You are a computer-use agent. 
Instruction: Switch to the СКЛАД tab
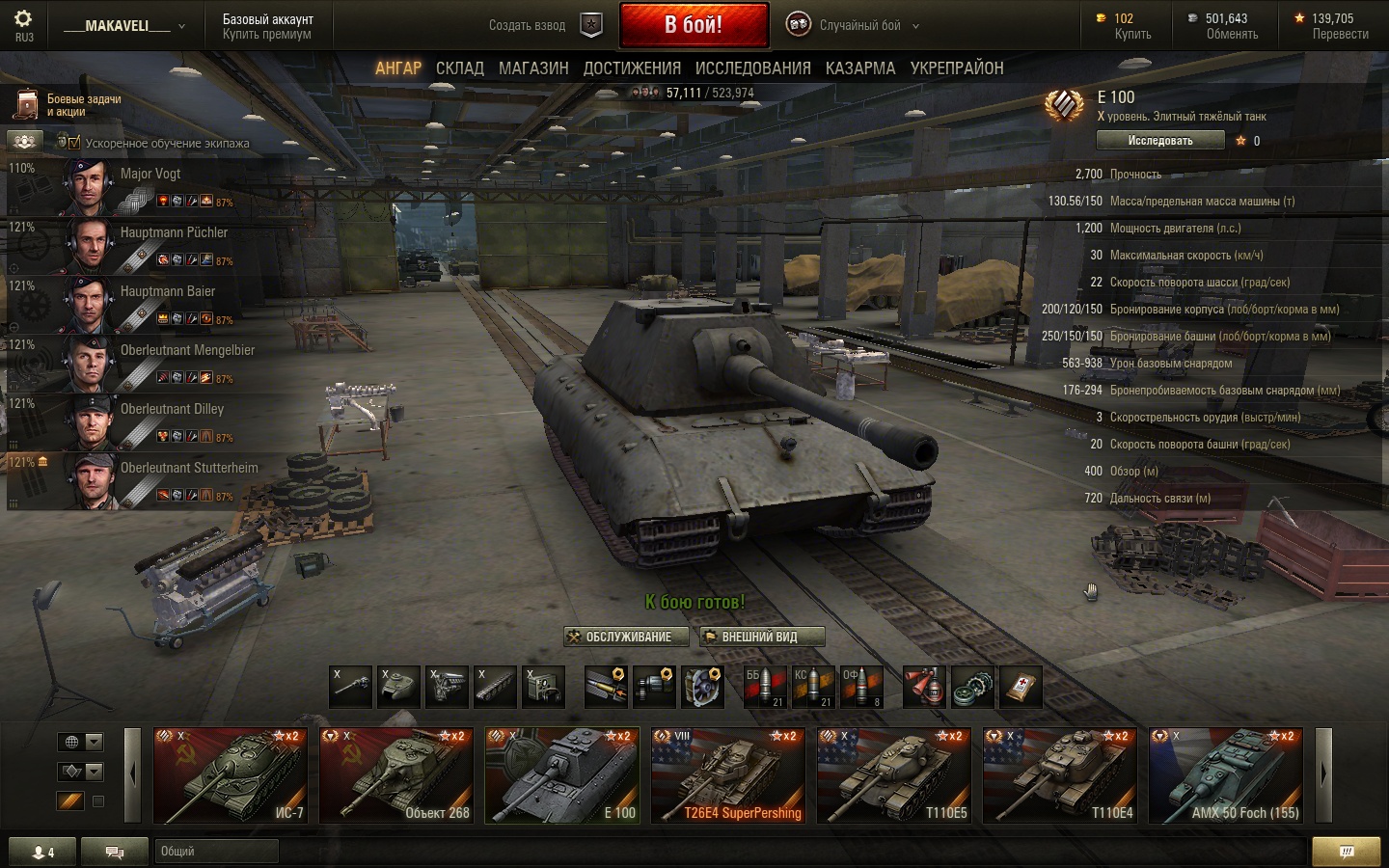click(x=459, y=68)
